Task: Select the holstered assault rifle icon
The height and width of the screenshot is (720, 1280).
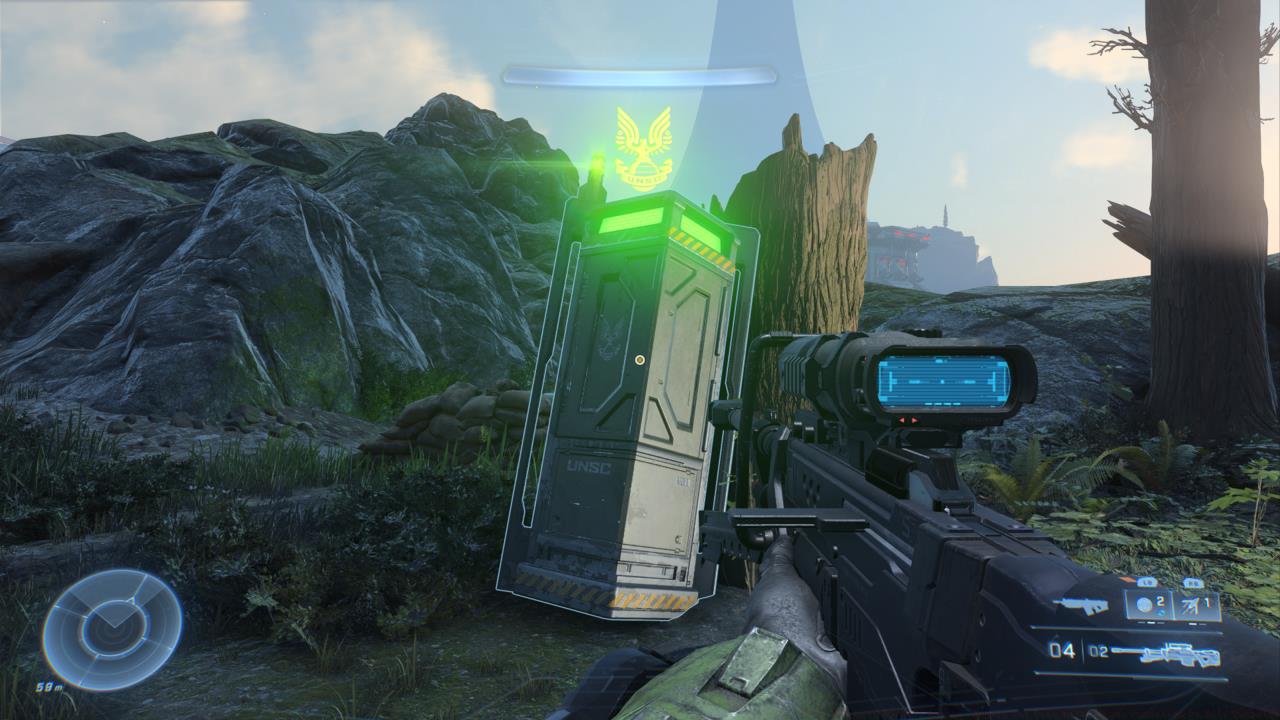Action: coord(1081,604)
